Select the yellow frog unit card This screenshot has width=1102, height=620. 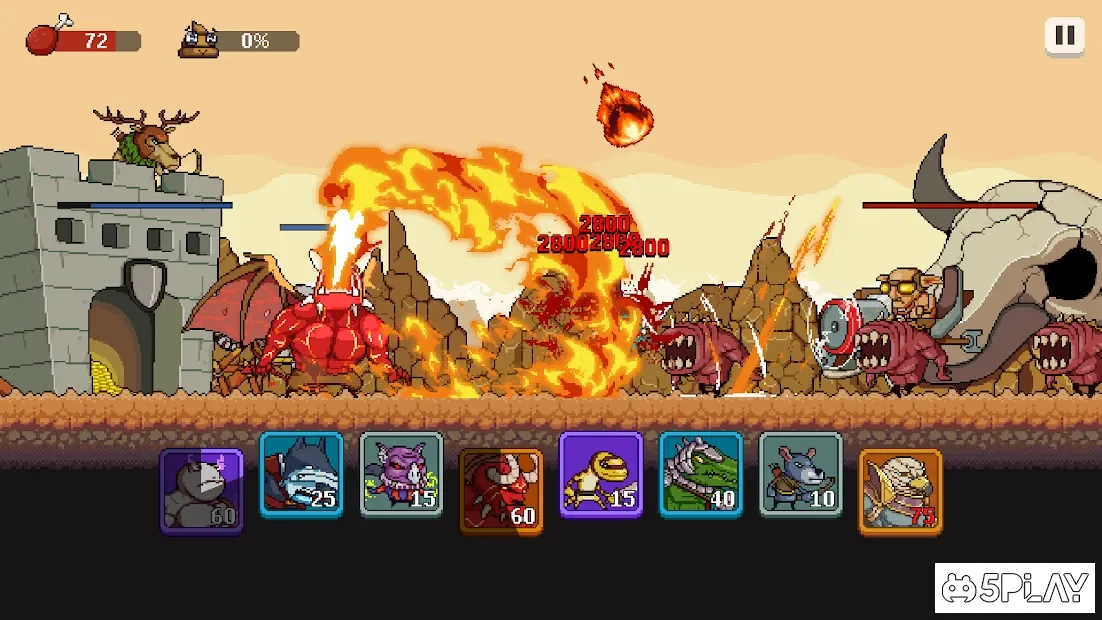pos(601,474)
